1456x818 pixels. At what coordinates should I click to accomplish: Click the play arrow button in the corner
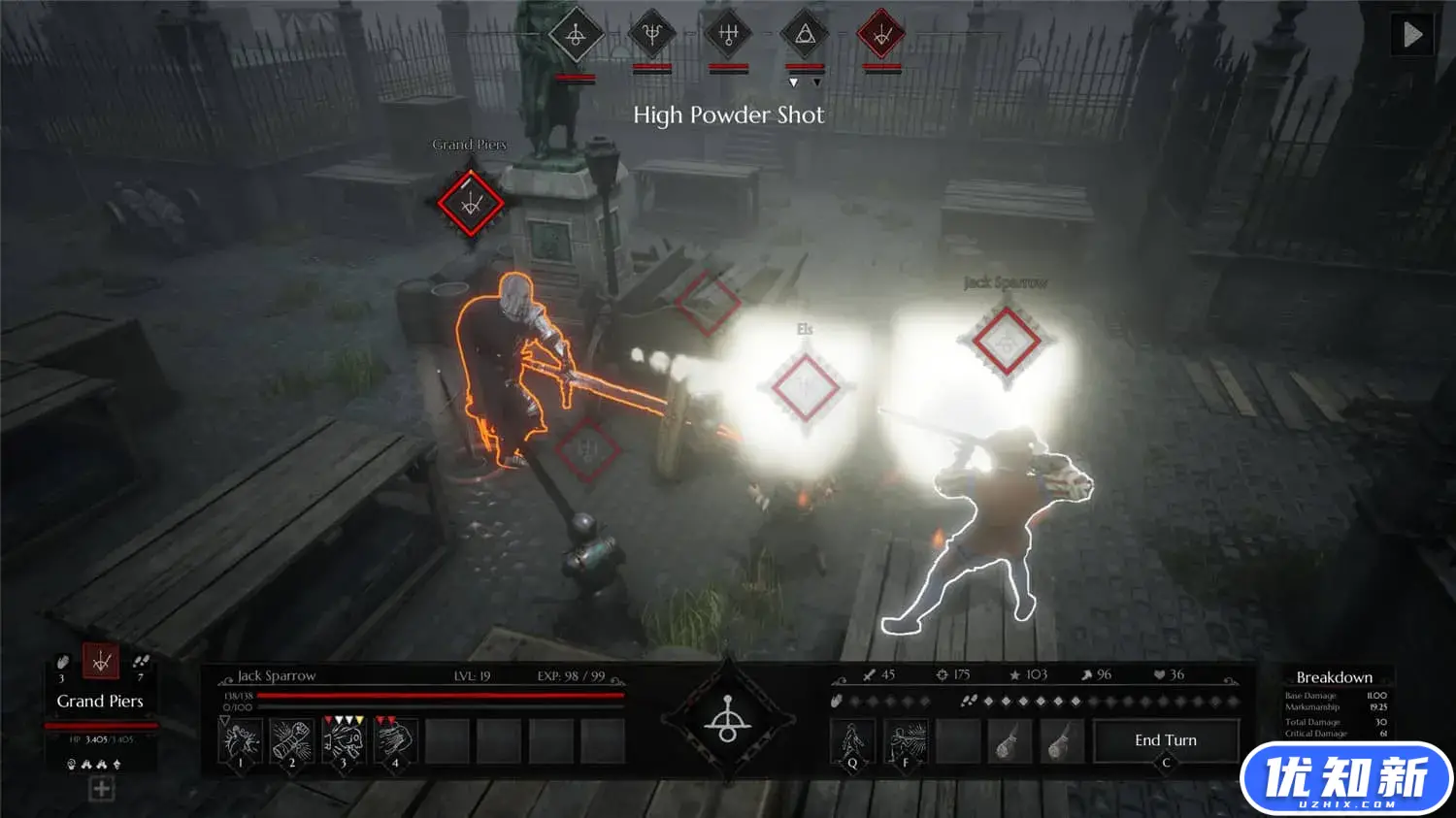[1412, 35]
